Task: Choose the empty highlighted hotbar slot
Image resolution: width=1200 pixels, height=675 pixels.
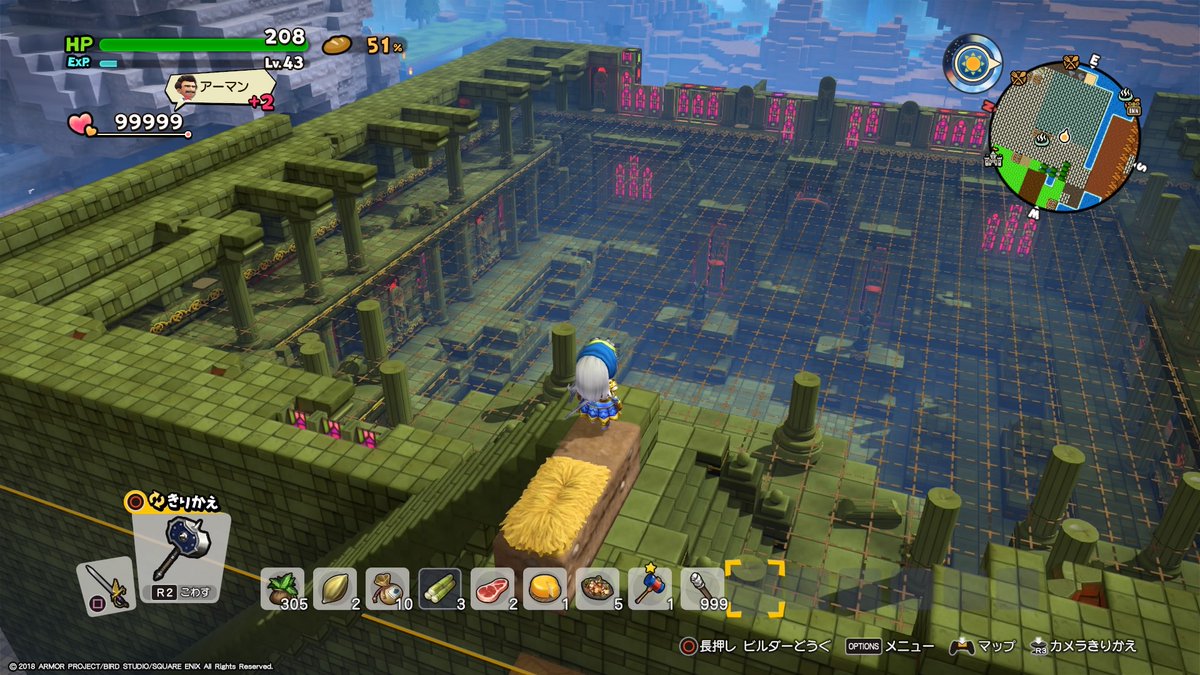Action: 755,588
